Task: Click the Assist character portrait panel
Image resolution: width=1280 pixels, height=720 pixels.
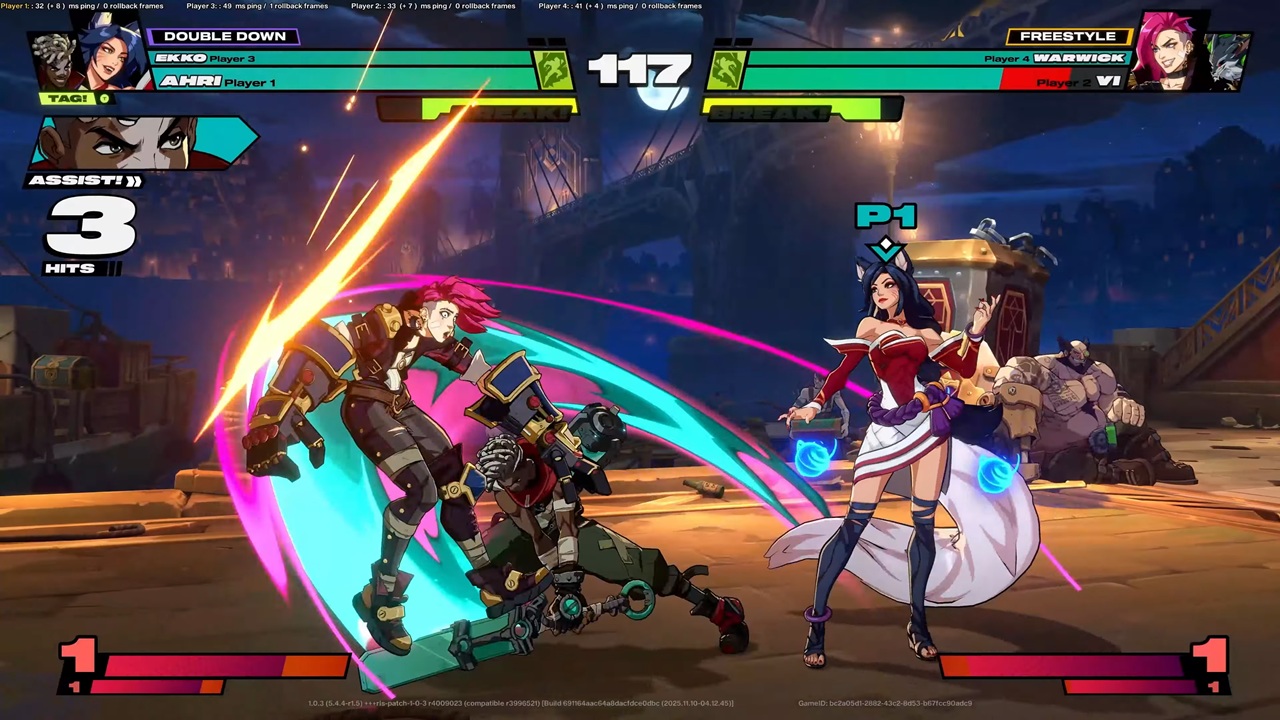Action: (143, 143)
